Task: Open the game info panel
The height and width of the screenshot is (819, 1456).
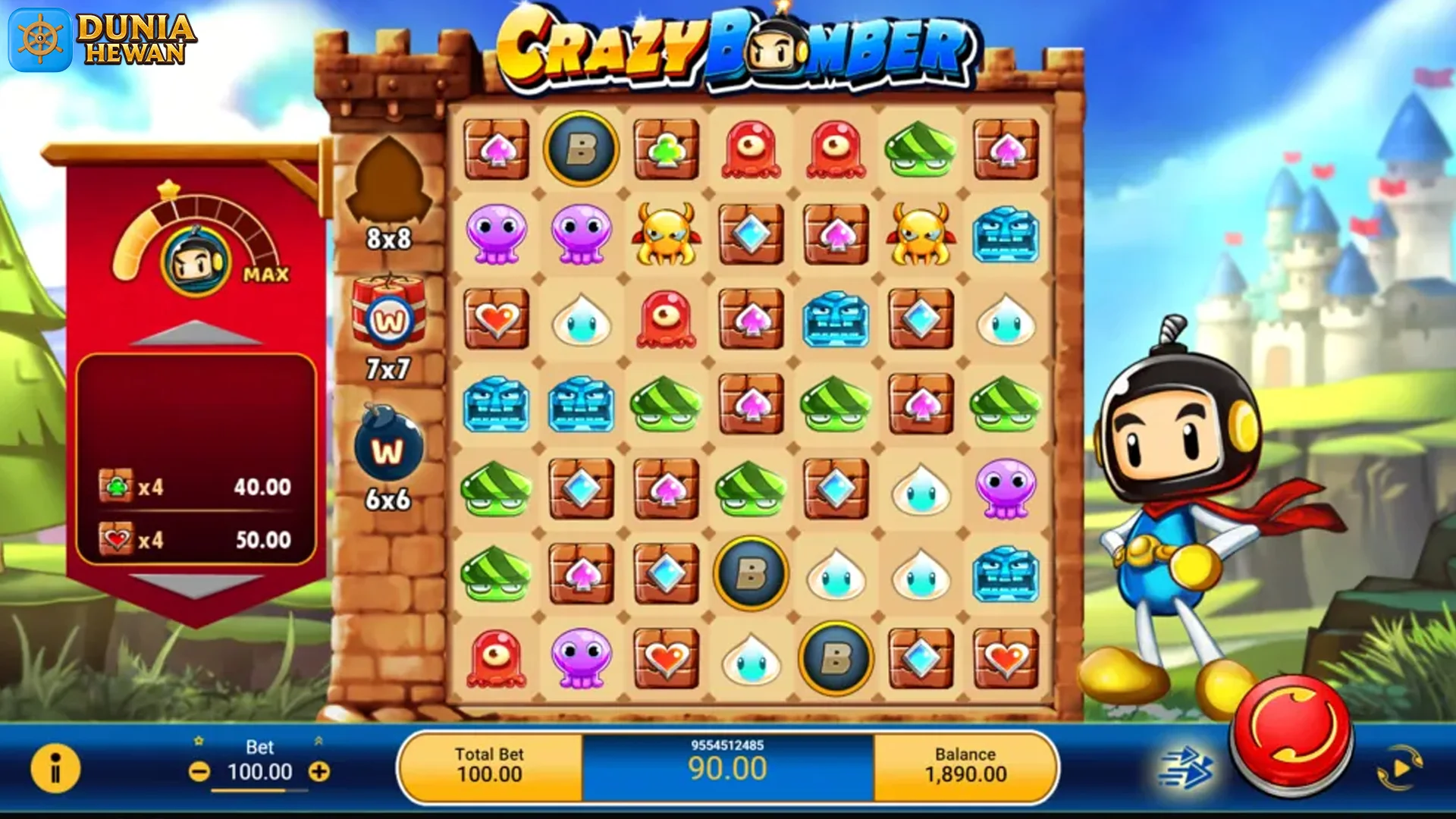Action: (55, 768)
